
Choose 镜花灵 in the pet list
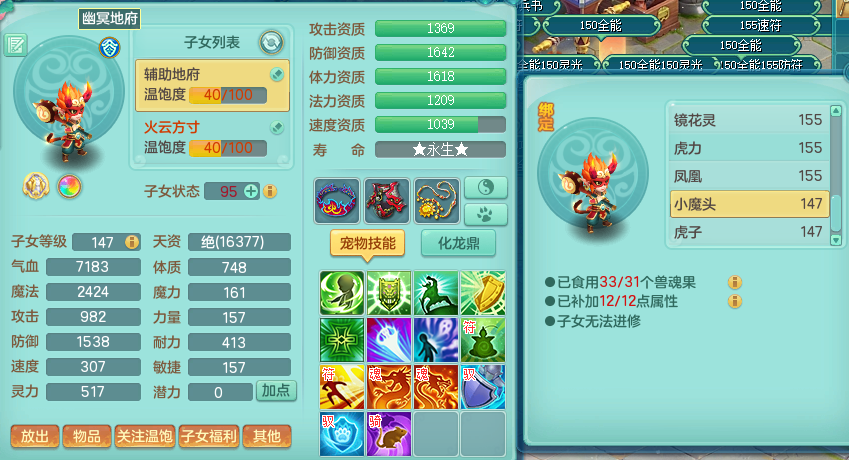749,120
